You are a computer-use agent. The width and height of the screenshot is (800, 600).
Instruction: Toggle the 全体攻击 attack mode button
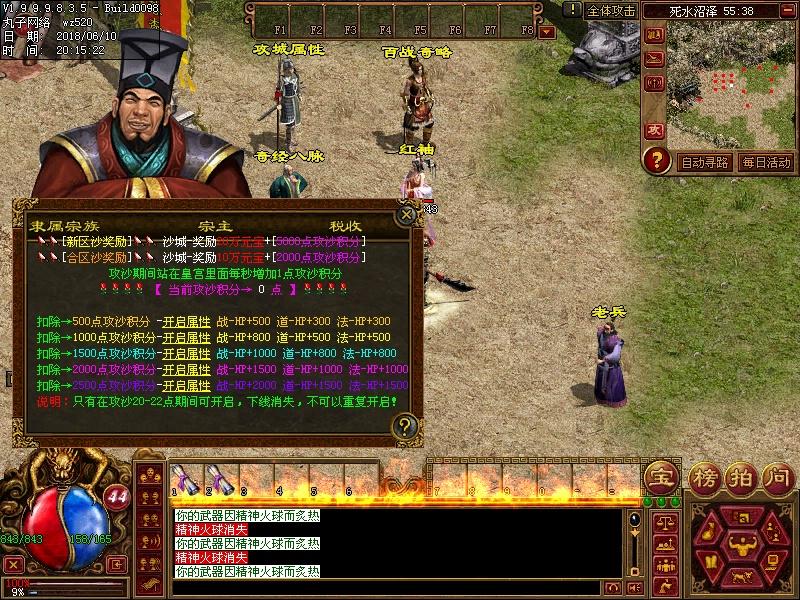point(610,11)
